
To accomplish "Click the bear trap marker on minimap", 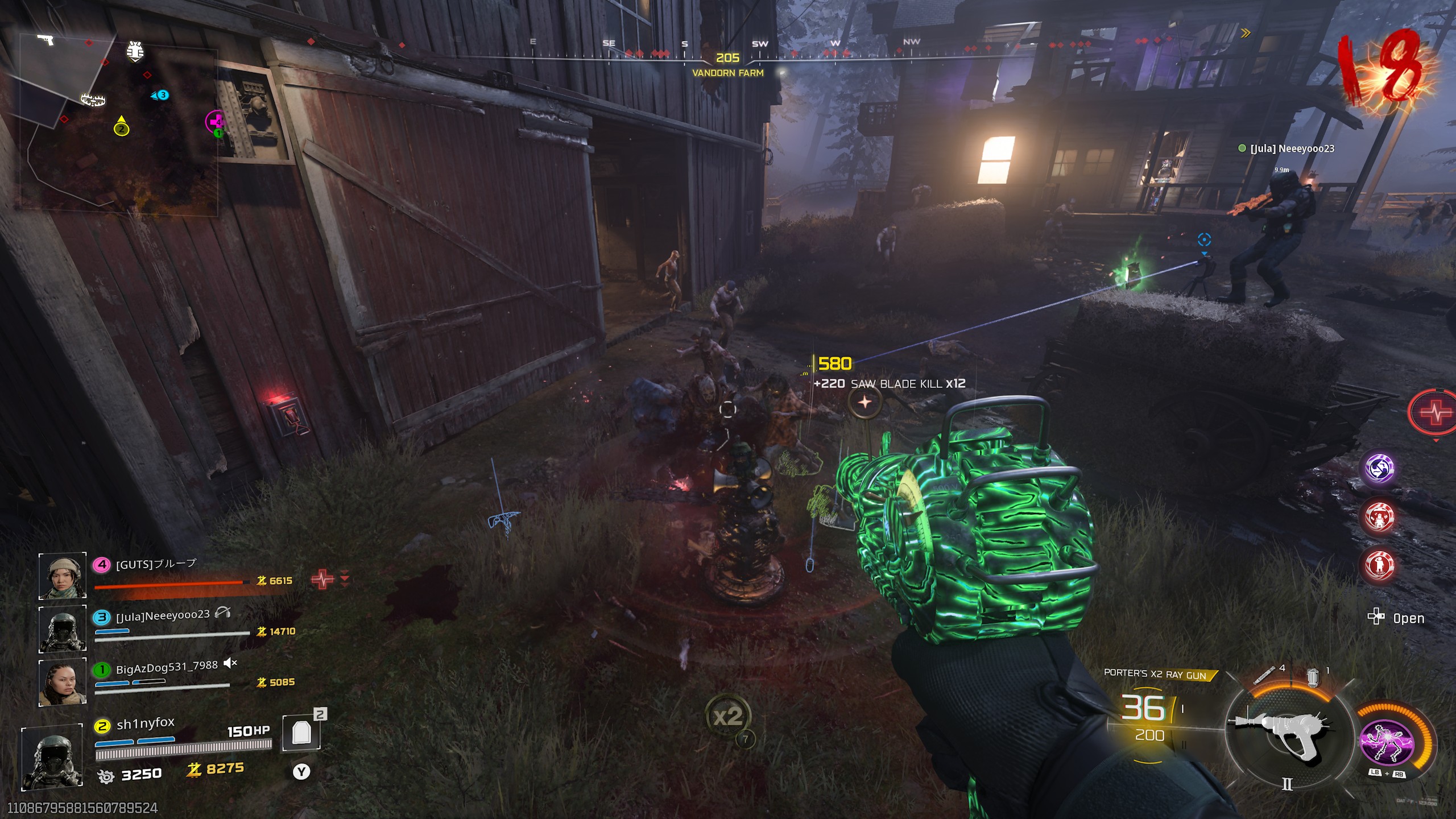I will (x=93, y=101).
